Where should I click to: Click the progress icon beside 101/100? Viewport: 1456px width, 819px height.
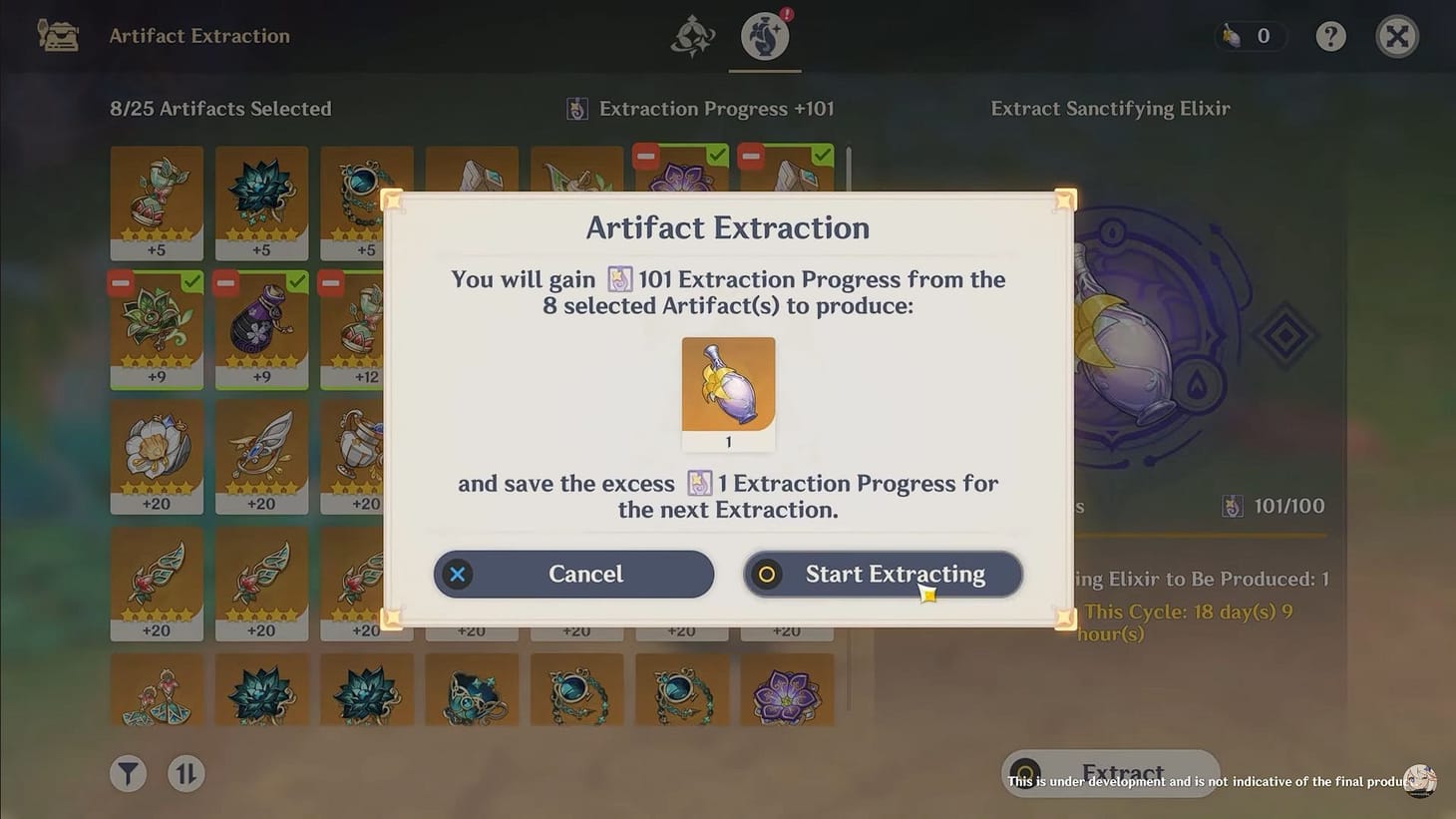[x=1232, y=506]
